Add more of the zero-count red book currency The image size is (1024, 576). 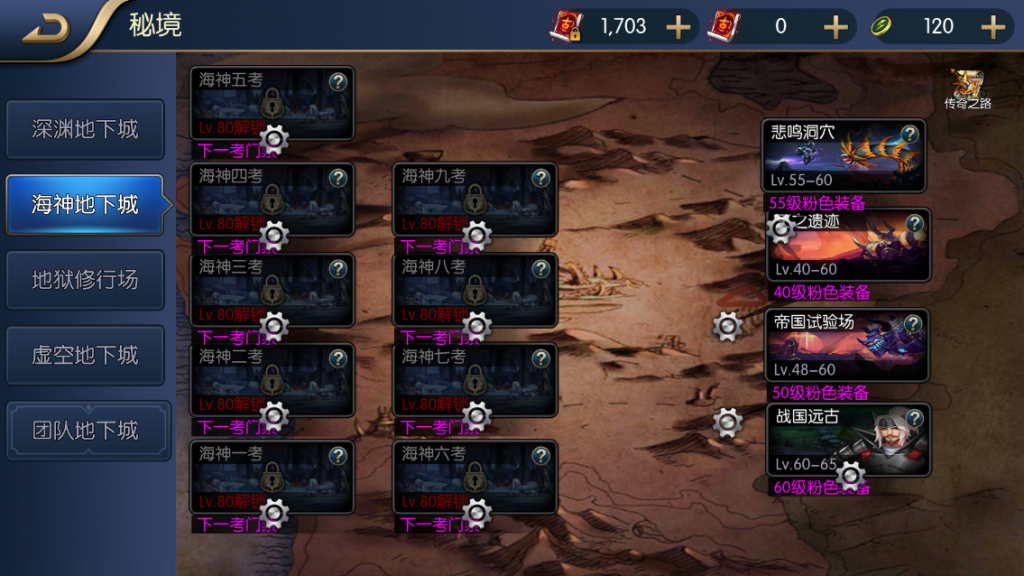[x=835, y=27]
